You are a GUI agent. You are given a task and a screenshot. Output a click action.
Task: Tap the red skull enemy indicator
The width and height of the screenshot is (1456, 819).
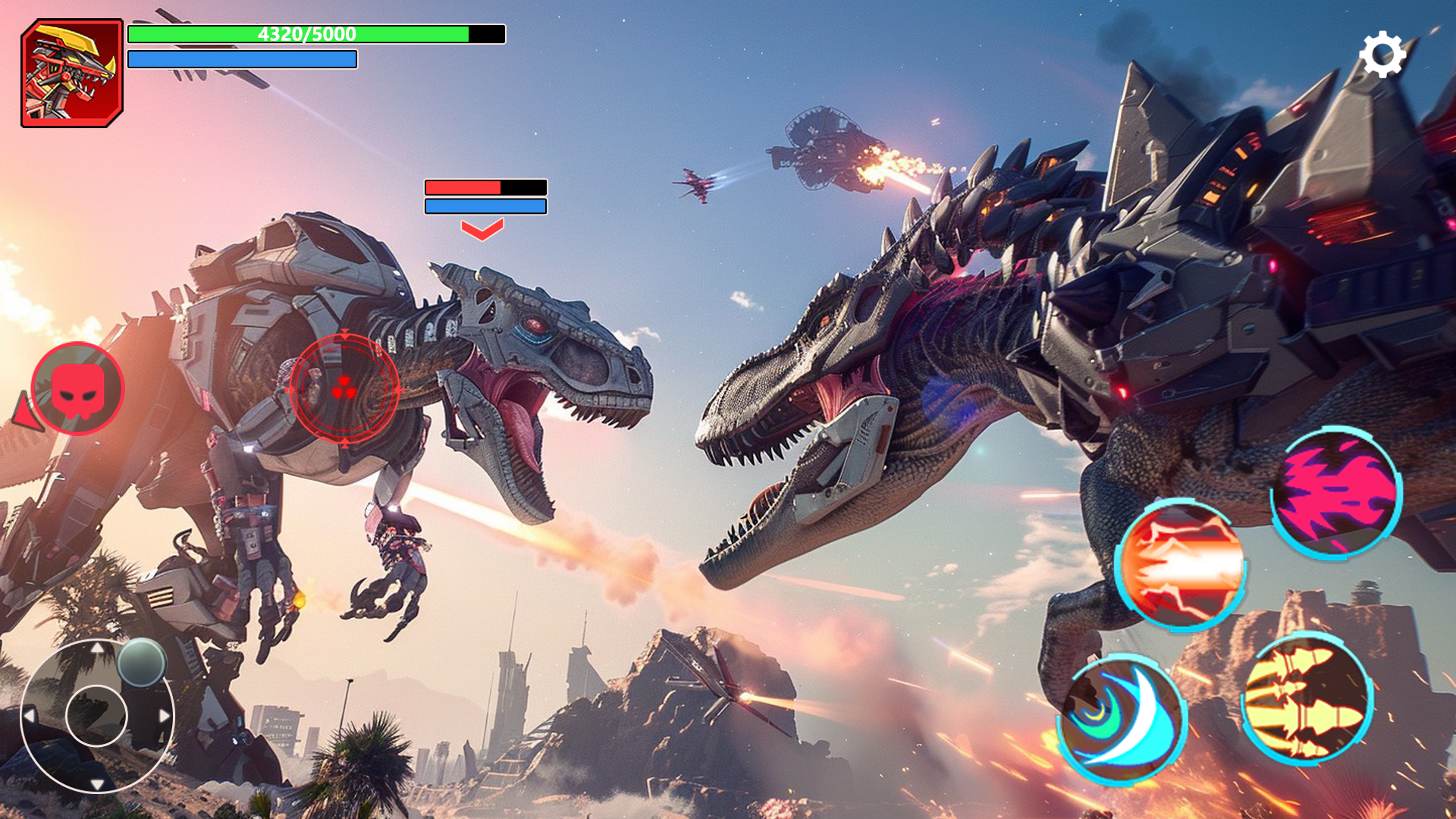pyautogui.click(x=77, y=389)
